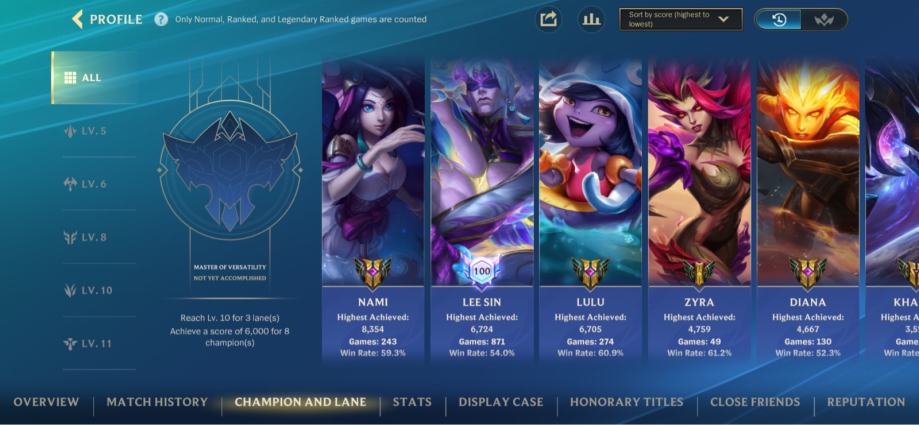The width and height of the screenshot is (919, 425).
Task: Filter champions by LV. 6
Action: 92,184
